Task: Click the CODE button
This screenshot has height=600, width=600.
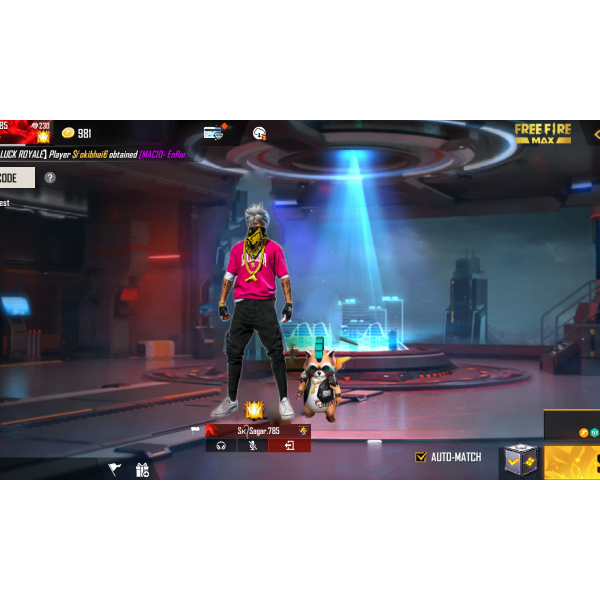Action: [15, 178]
